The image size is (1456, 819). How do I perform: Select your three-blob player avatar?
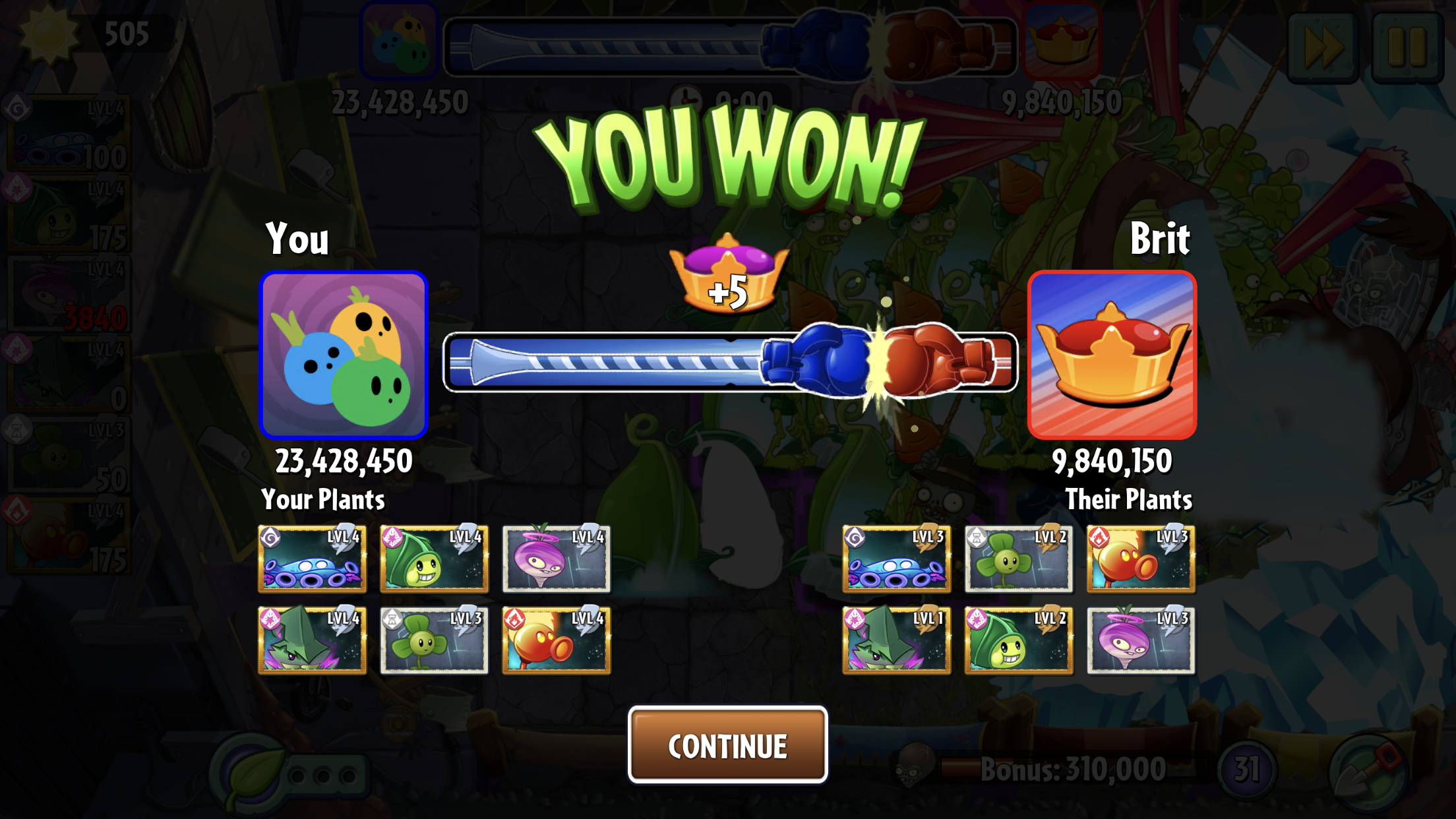click(344, 355)
